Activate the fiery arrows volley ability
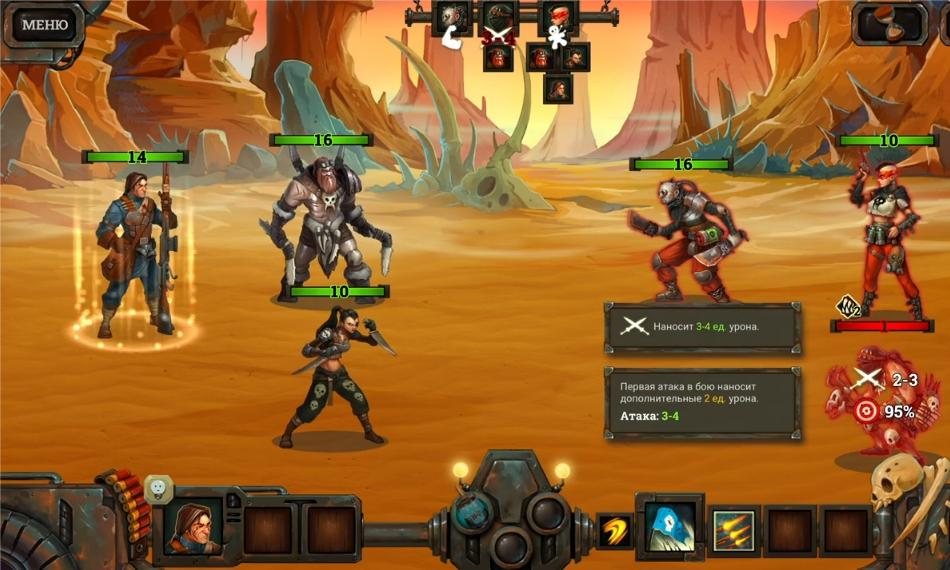The width and height of the screenshot is (950, 570). click(733, 530)
